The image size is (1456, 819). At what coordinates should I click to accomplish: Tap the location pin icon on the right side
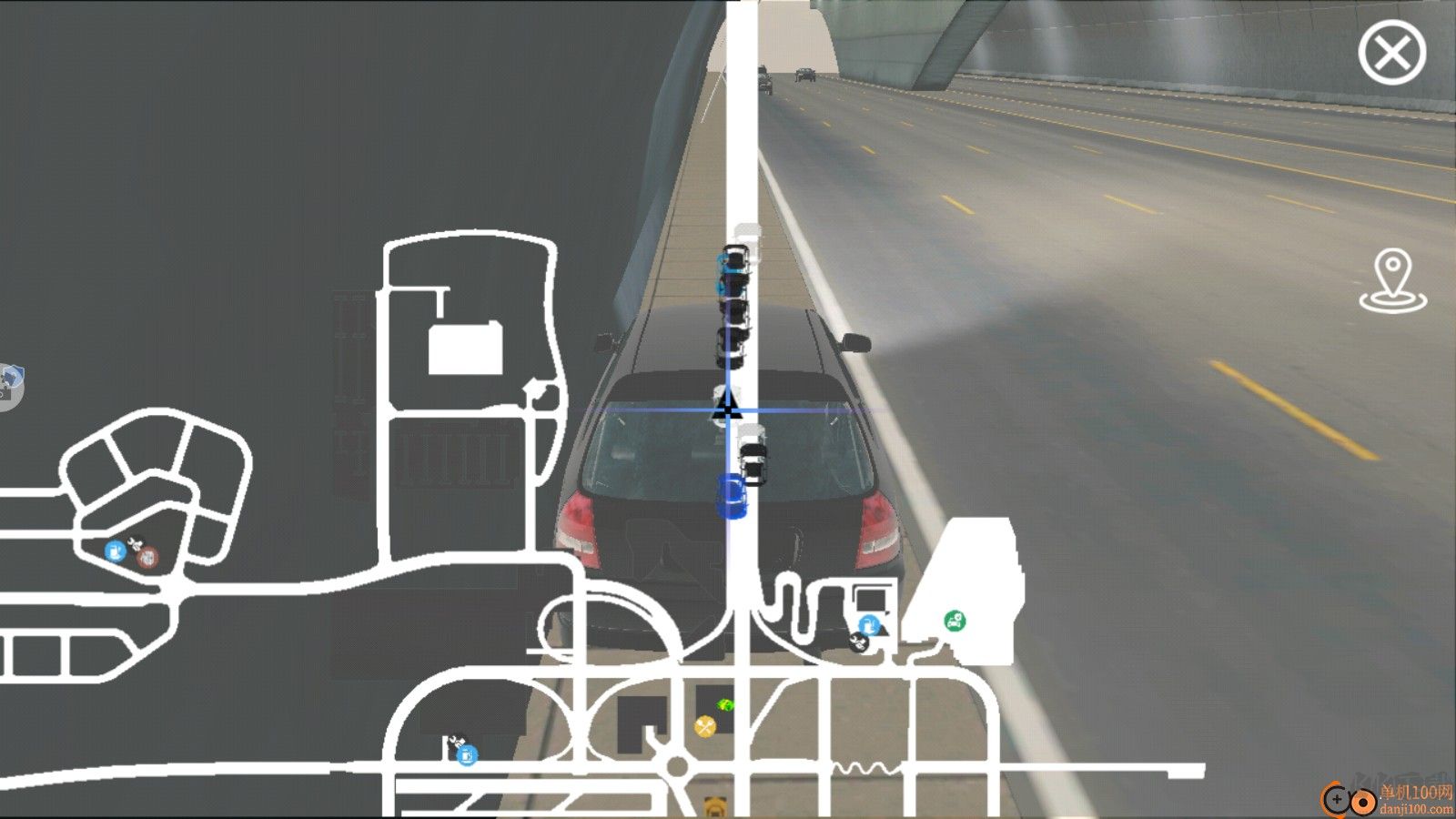(1390, 278)
